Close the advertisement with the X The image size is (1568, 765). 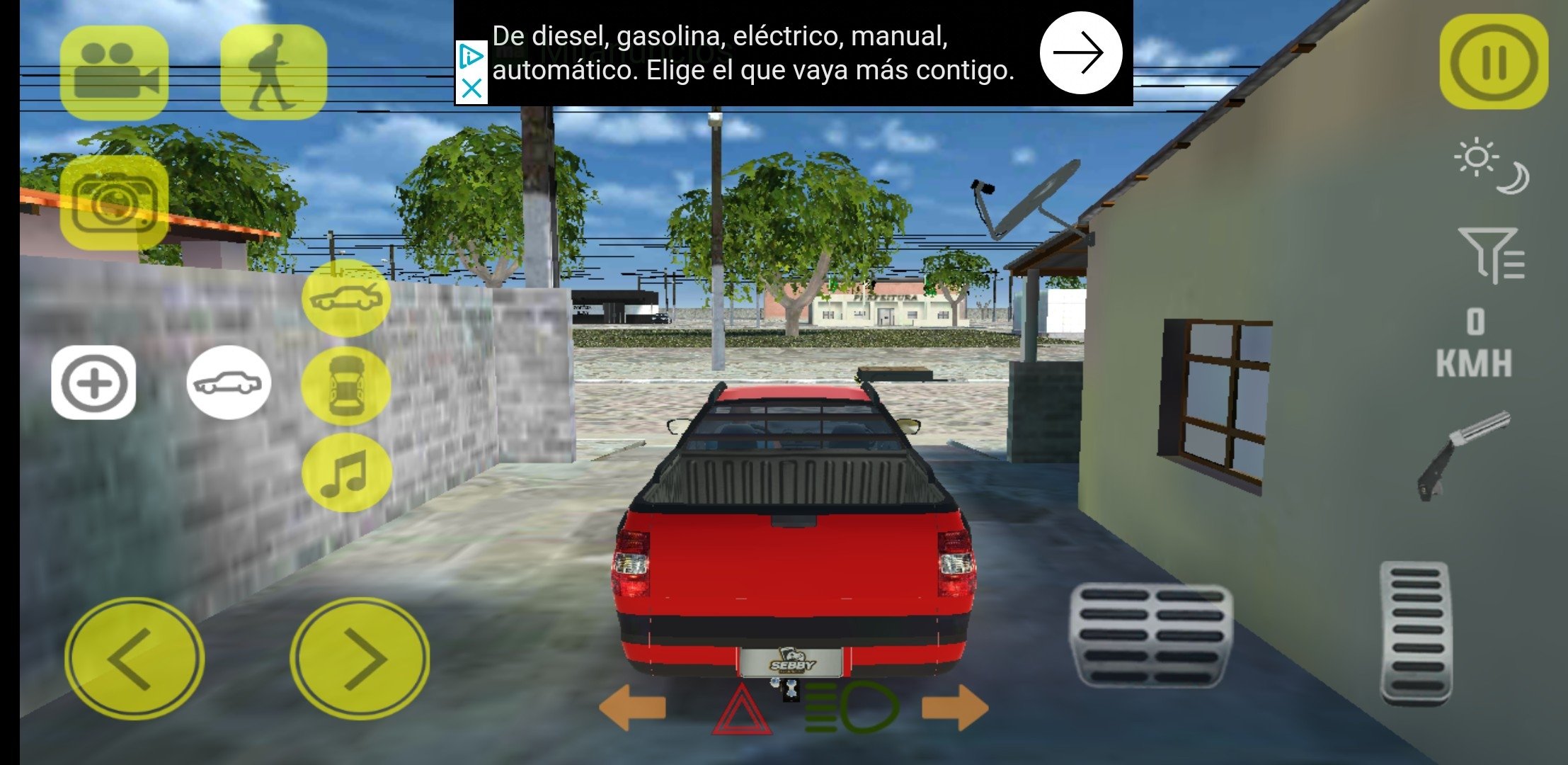471,89
